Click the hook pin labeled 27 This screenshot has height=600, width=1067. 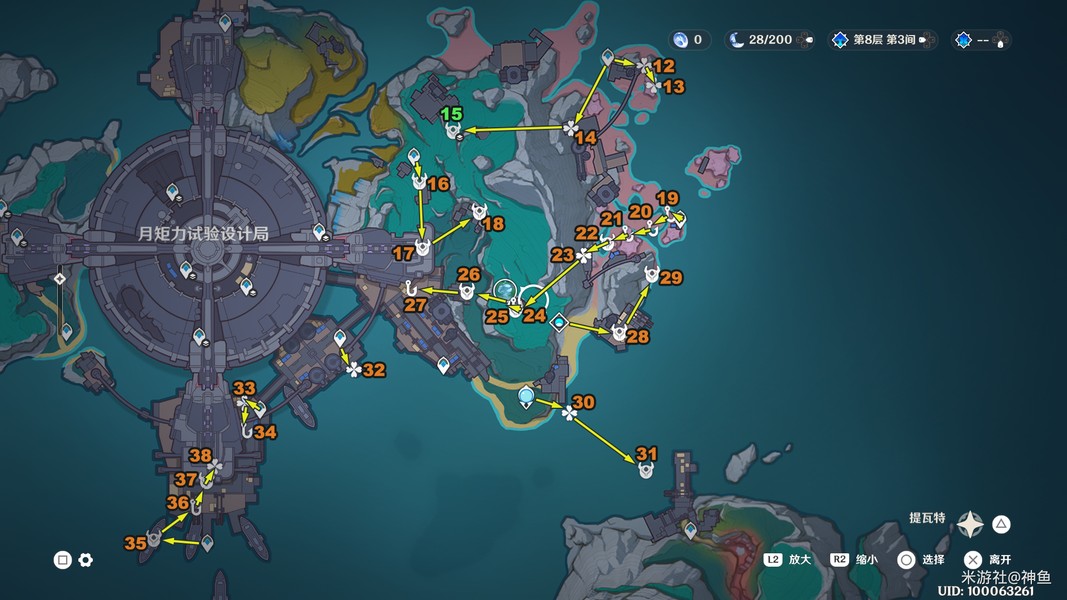(x=410, y=290)
